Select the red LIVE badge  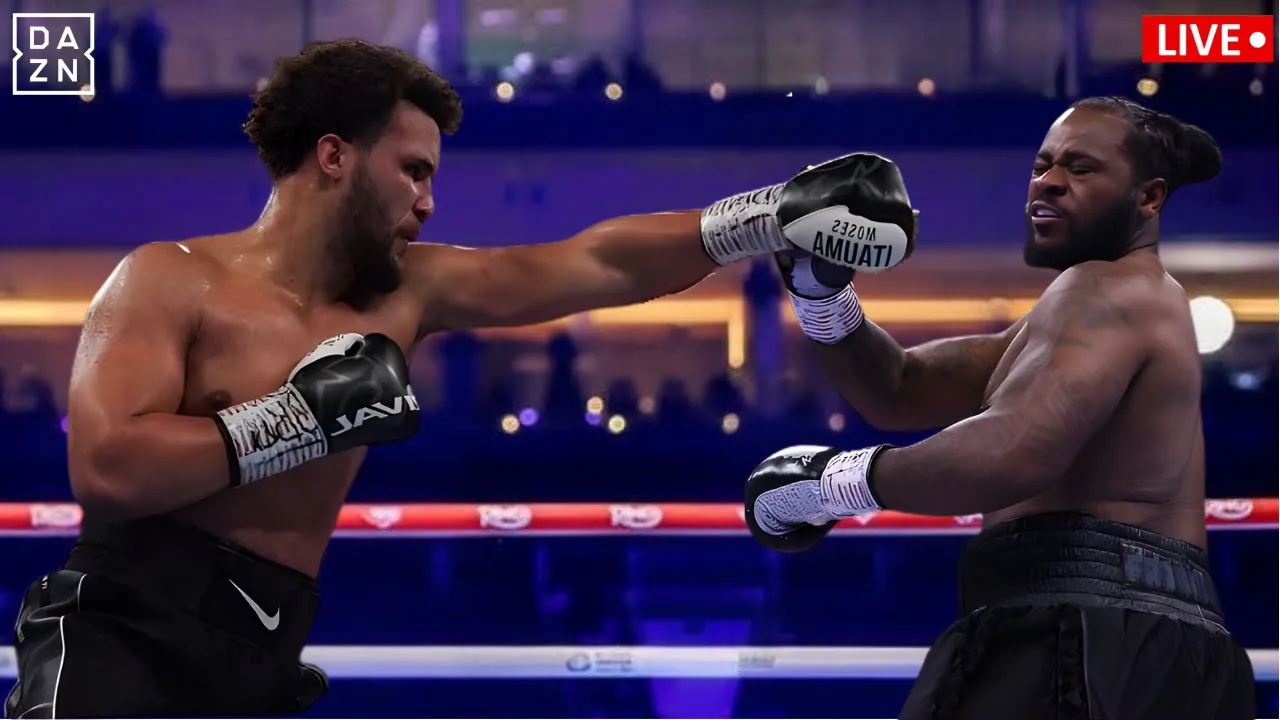tap(1207, 39)
